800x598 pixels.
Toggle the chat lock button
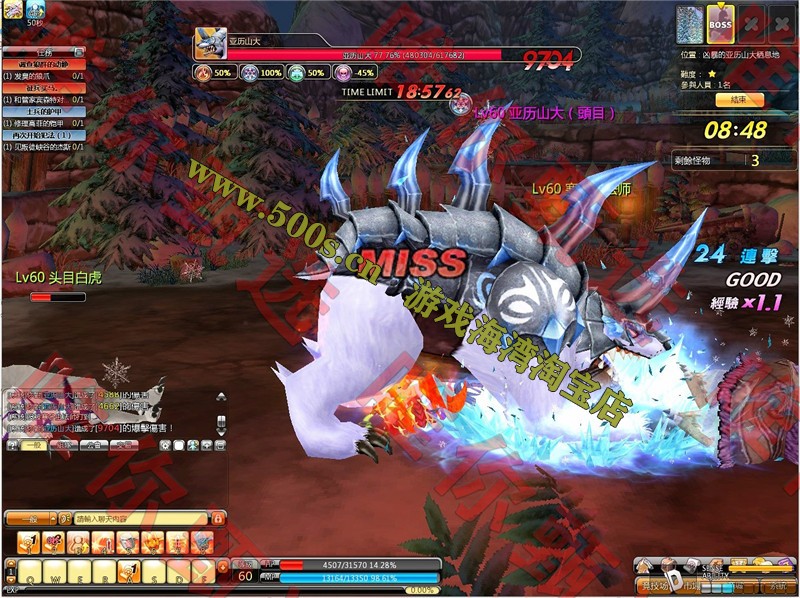217,519
